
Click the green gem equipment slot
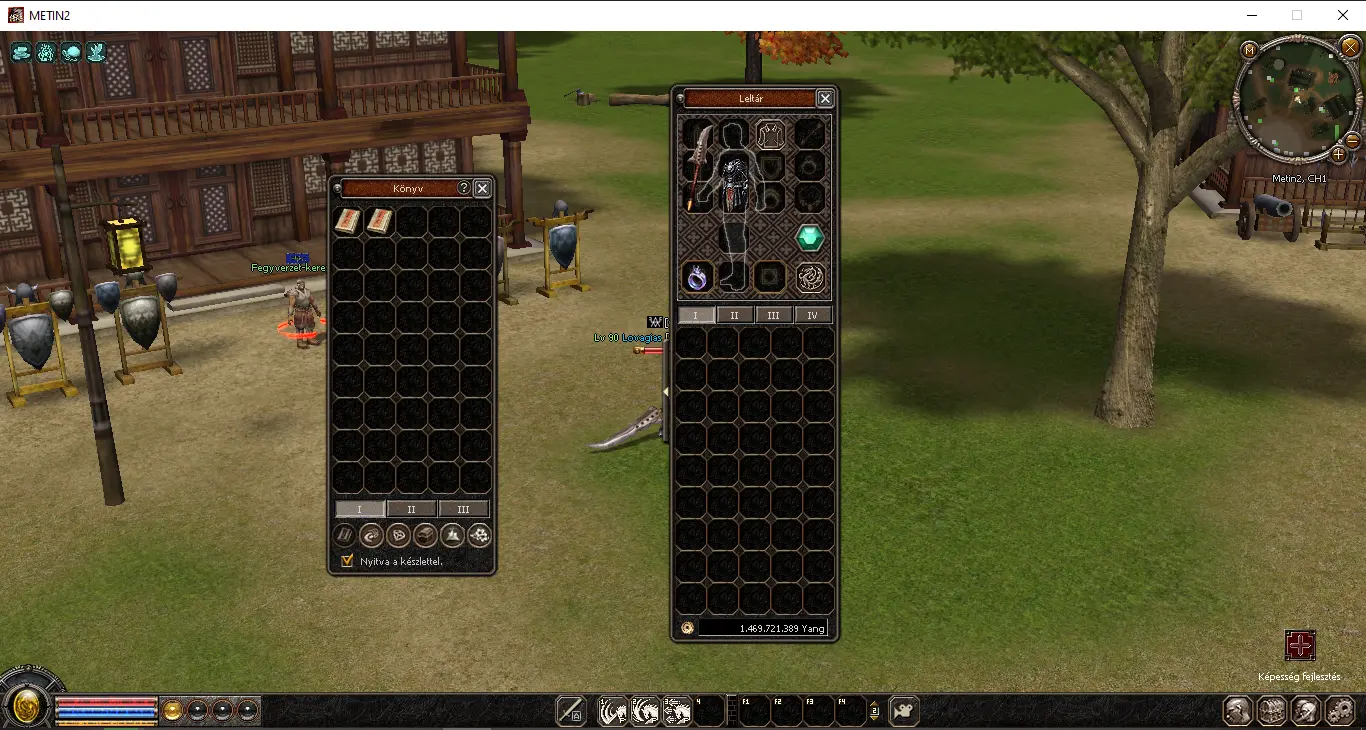(x=810, y=238)
